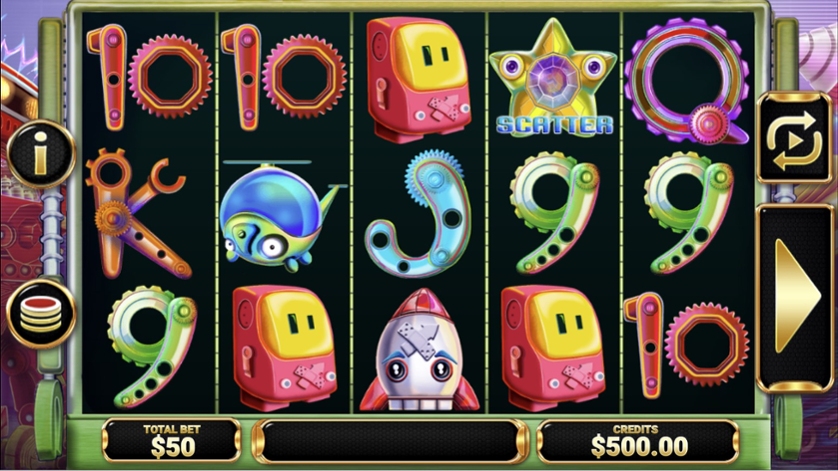
Task: Open the coin stack bet settings
Action: pyautogui.click(x=41, y=311)
